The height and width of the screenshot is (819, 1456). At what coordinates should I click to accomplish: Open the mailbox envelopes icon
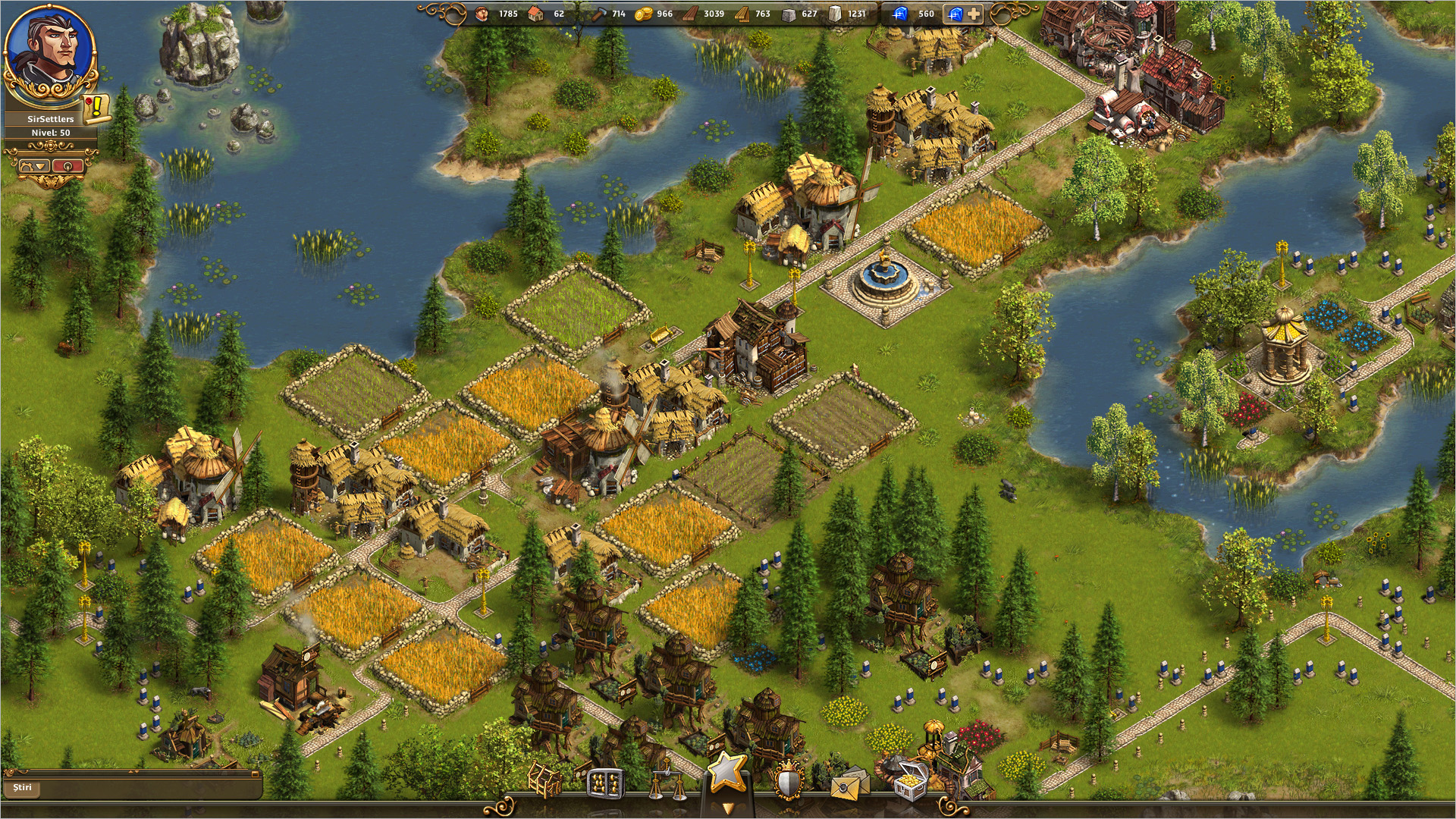pyautogui.click(x=849, y=783)
